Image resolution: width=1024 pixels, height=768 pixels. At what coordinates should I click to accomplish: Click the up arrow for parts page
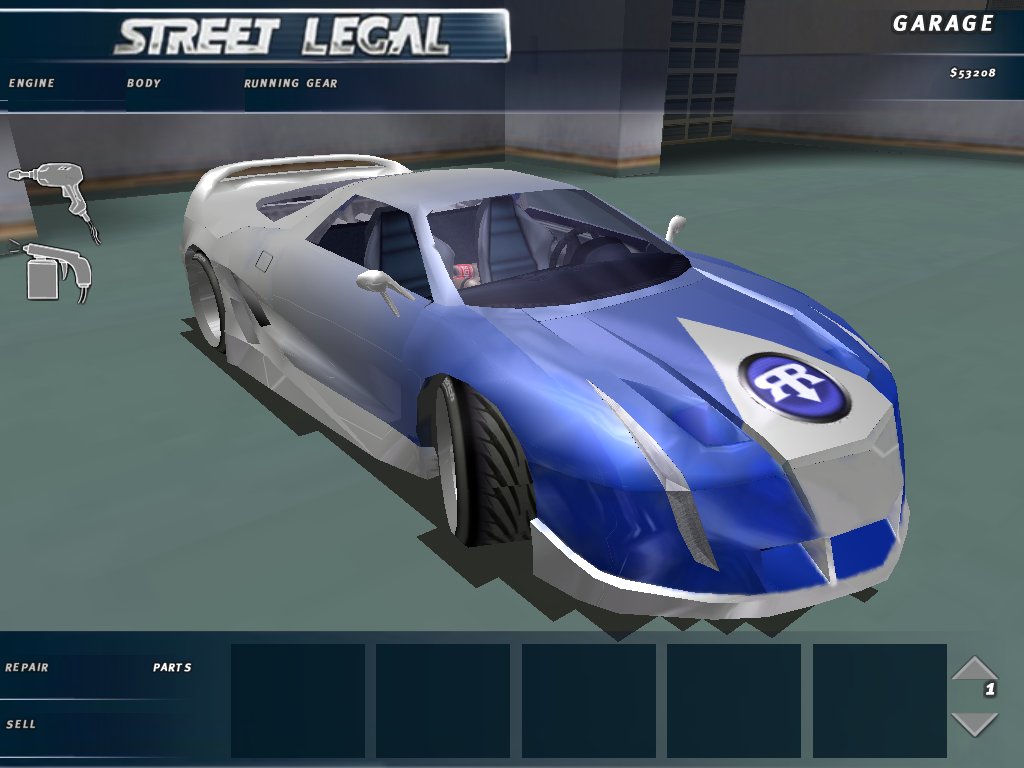point(973,668)
